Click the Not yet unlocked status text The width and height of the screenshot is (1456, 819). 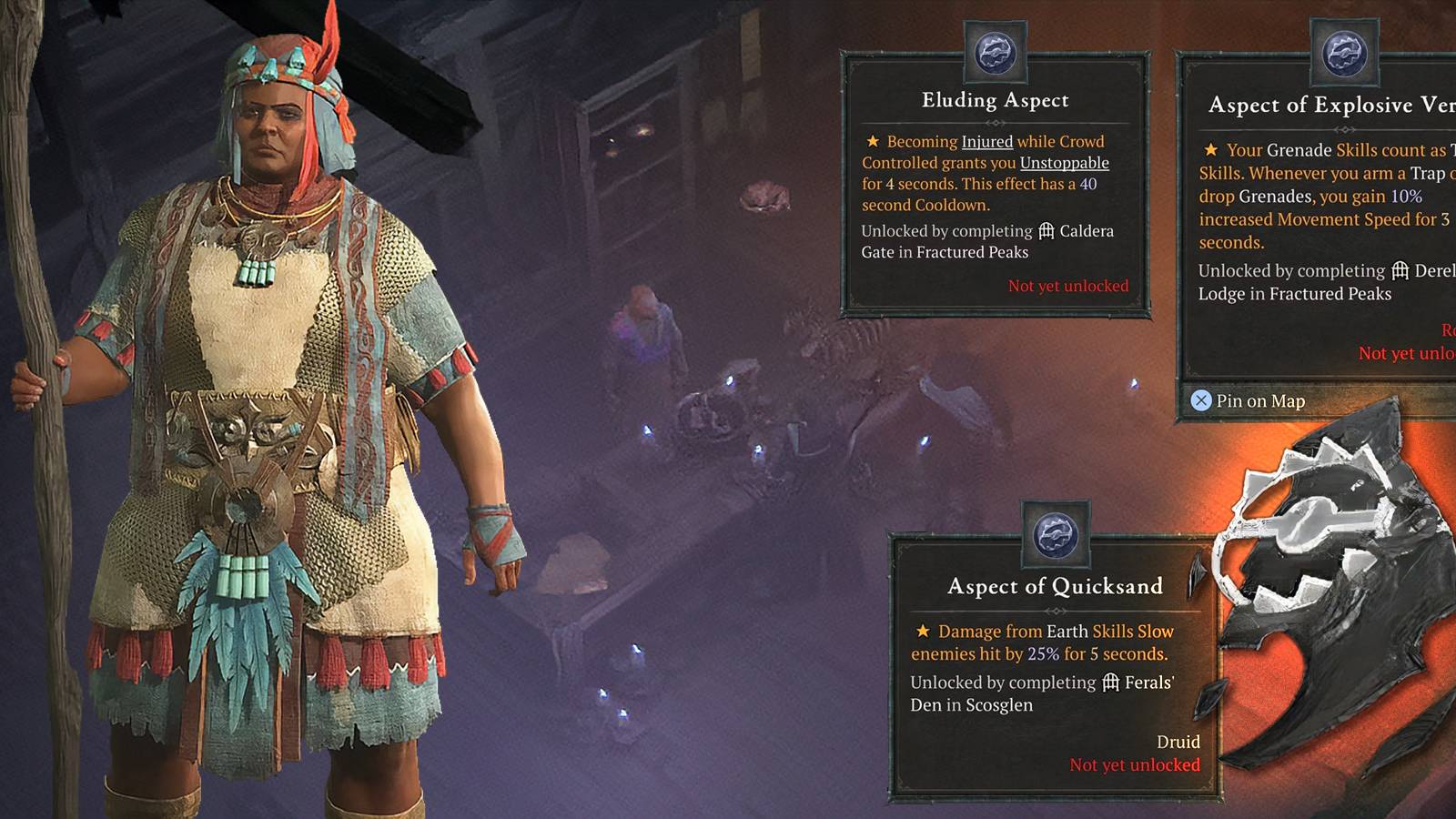(x=1066, y=285)
